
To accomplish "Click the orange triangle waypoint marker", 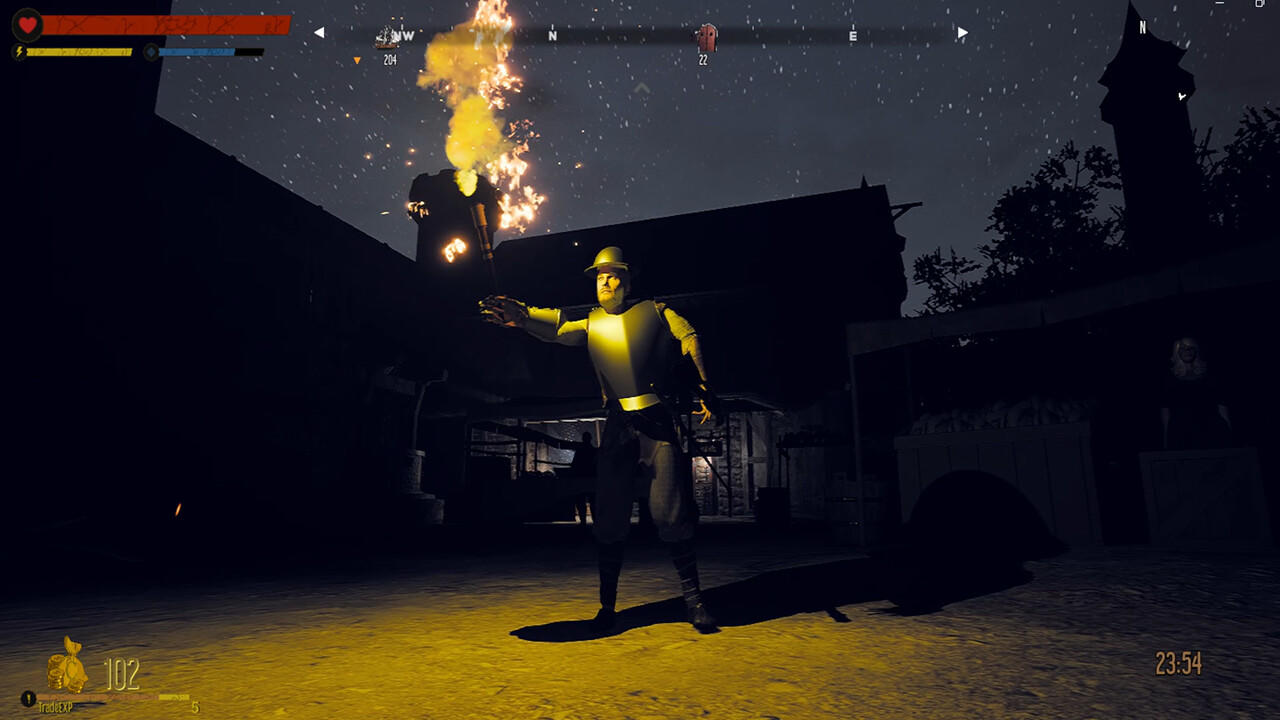I will [357, 60].
